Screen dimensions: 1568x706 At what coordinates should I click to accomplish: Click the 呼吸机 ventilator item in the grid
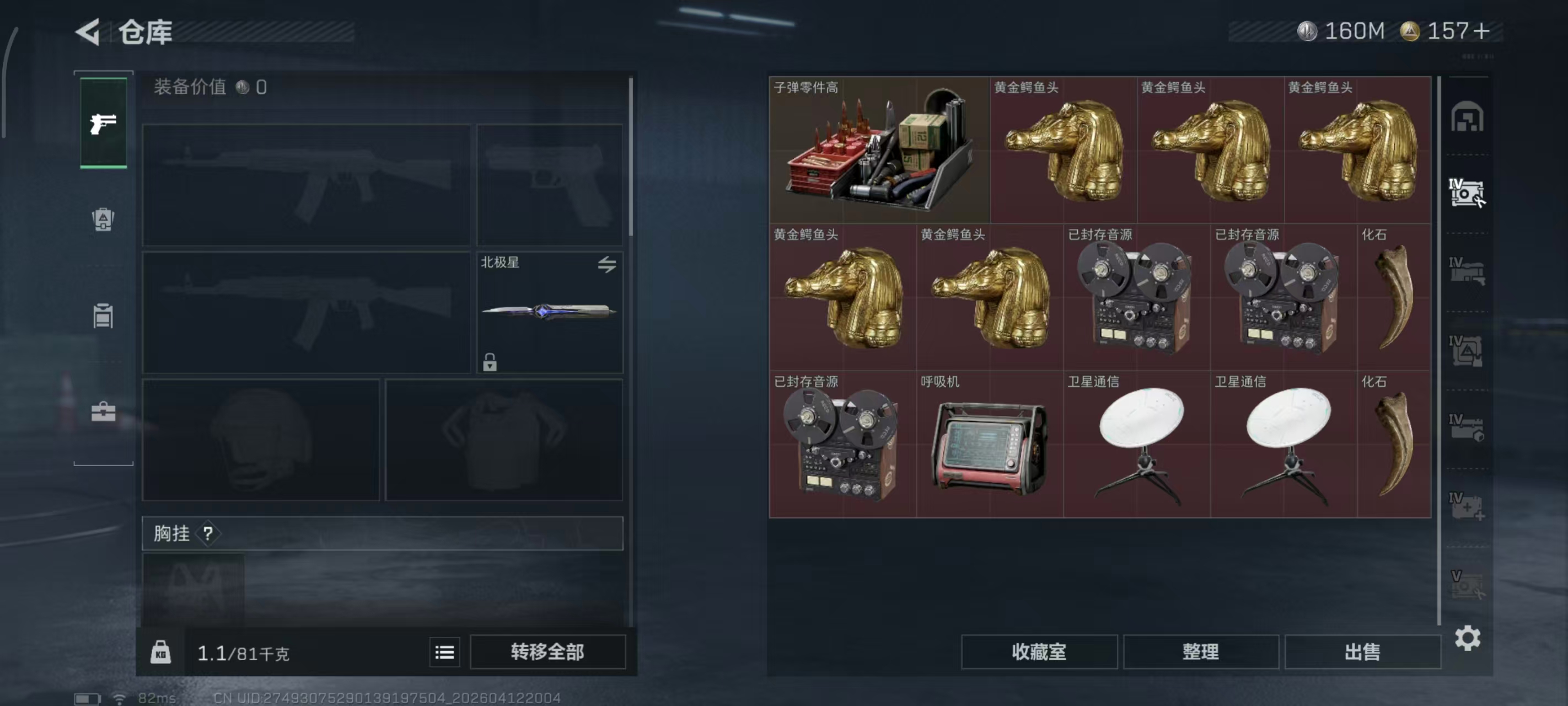point(990,448)
